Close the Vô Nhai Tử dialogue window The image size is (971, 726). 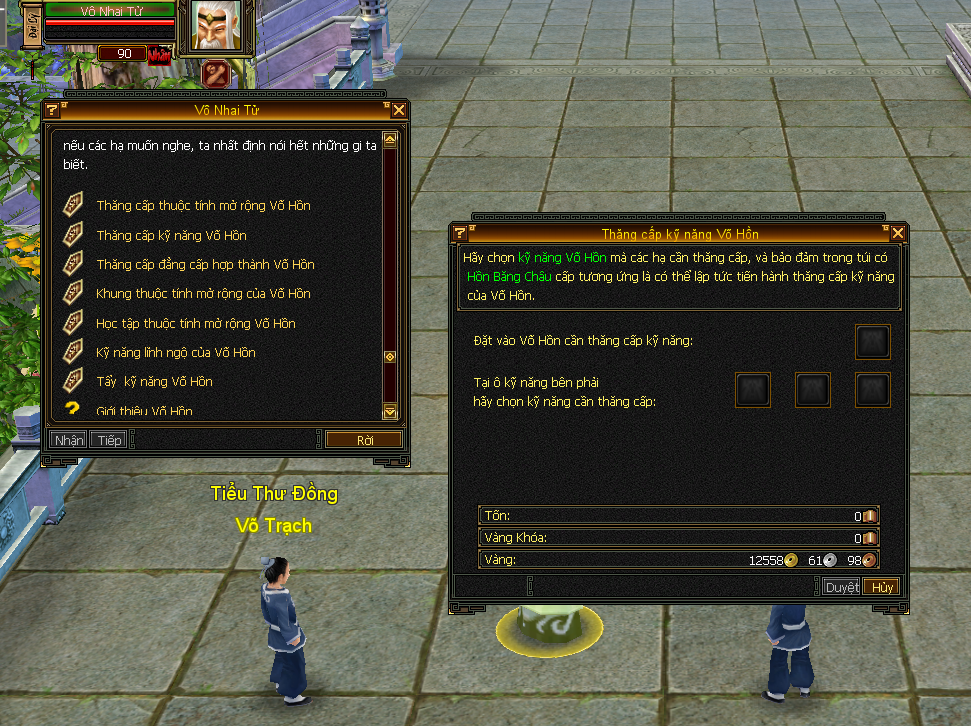(398, 110)
